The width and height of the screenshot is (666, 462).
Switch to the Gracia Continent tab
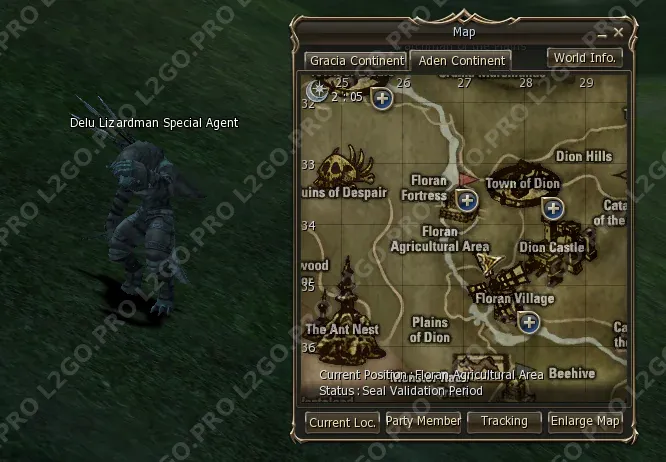pyautogui.click(x=356, y=60)
